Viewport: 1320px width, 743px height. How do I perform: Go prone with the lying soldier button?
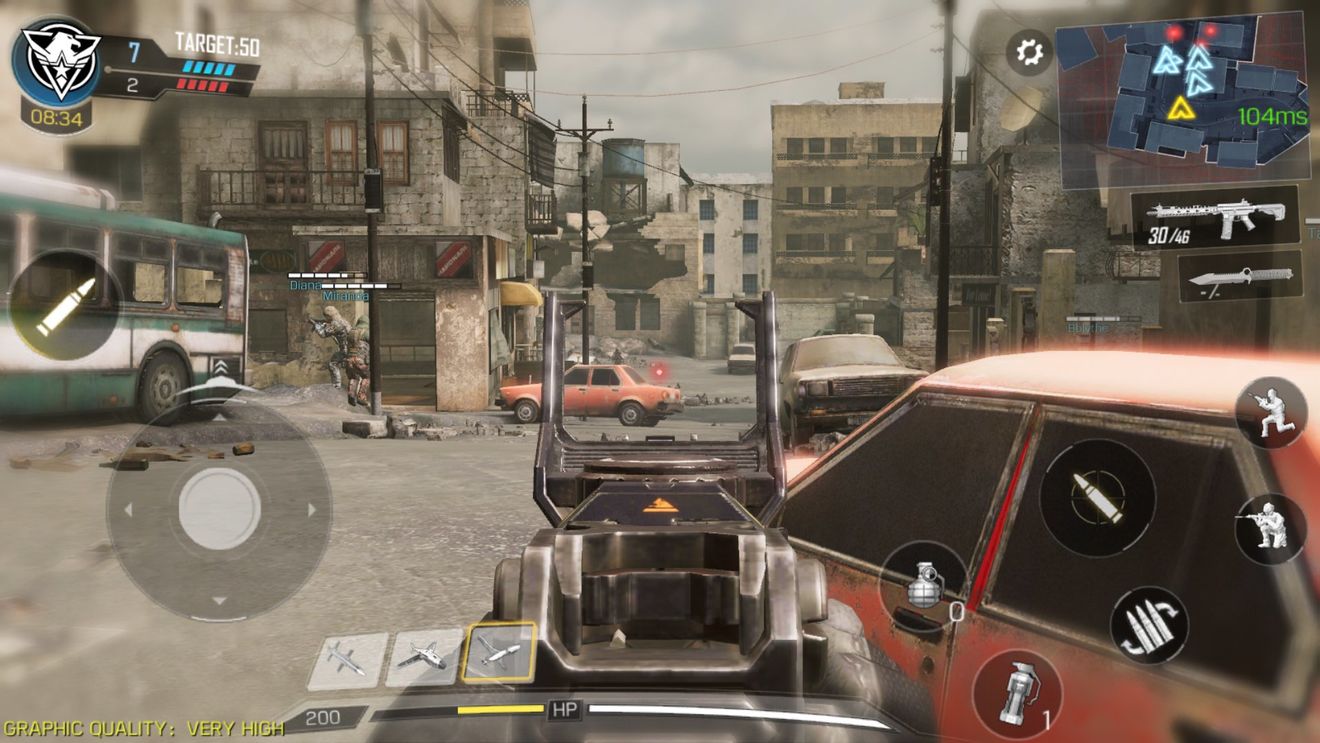[1270, 529]
